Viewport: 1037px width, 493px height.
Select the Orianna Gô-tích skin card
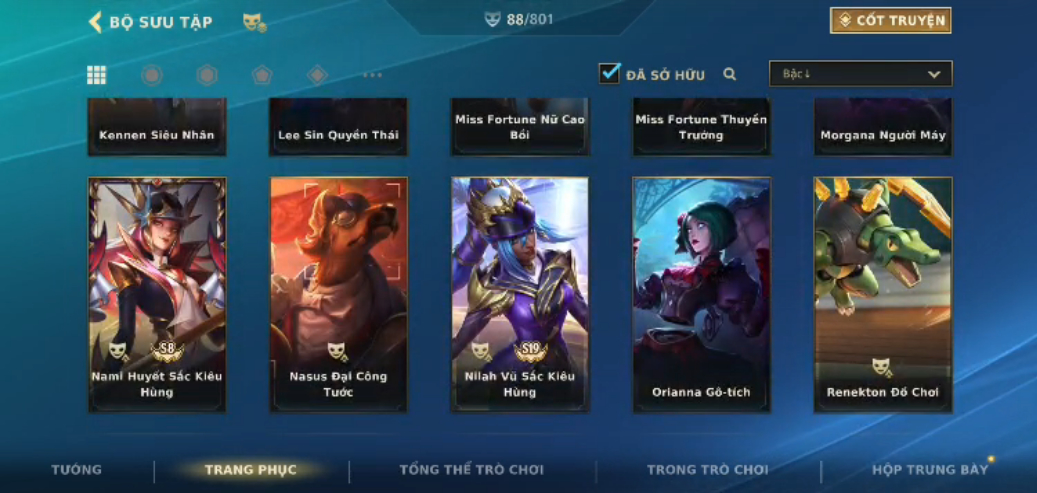(701, 294)
